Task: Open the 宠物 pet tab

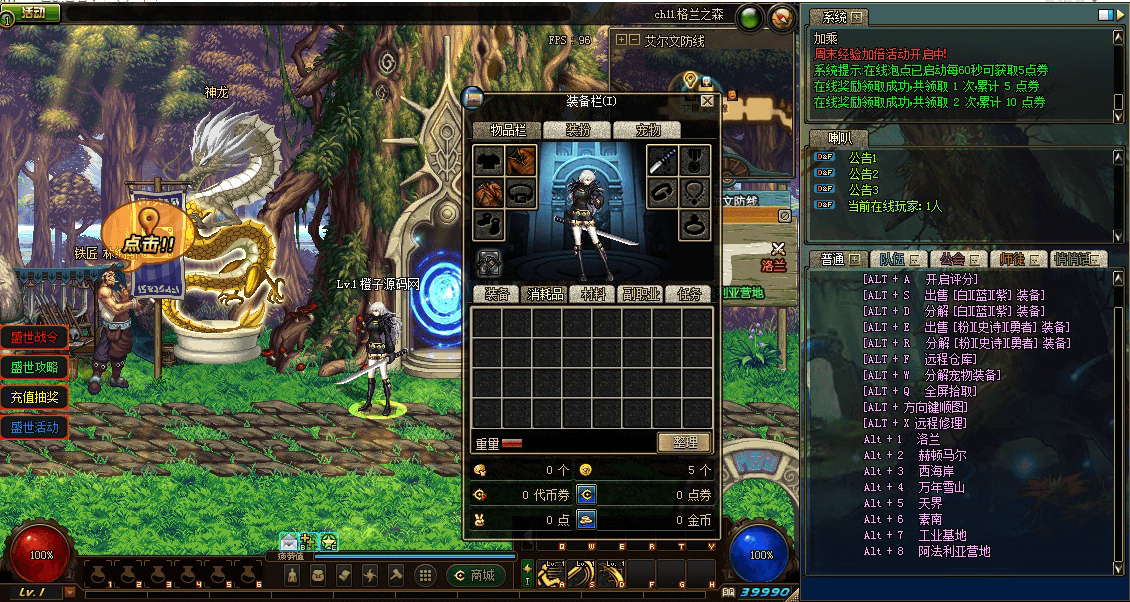Action: (x=650, y=130)
